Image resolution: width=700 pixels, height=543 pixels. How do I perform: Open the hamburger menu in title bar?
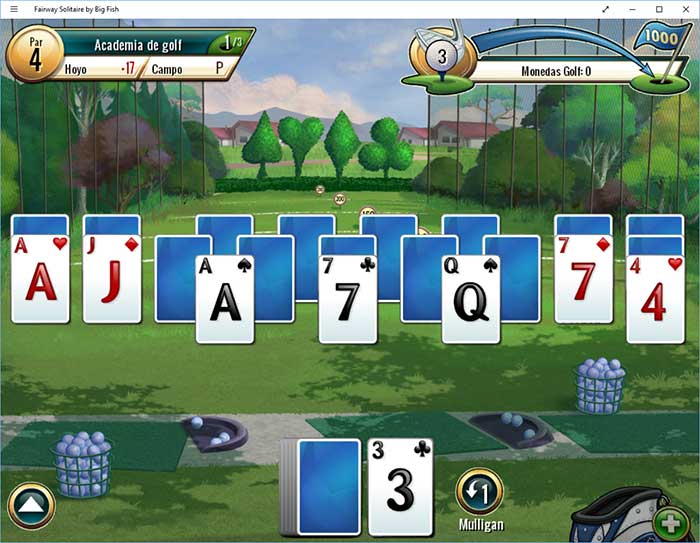pyautogui.click(x=13, y=9)
